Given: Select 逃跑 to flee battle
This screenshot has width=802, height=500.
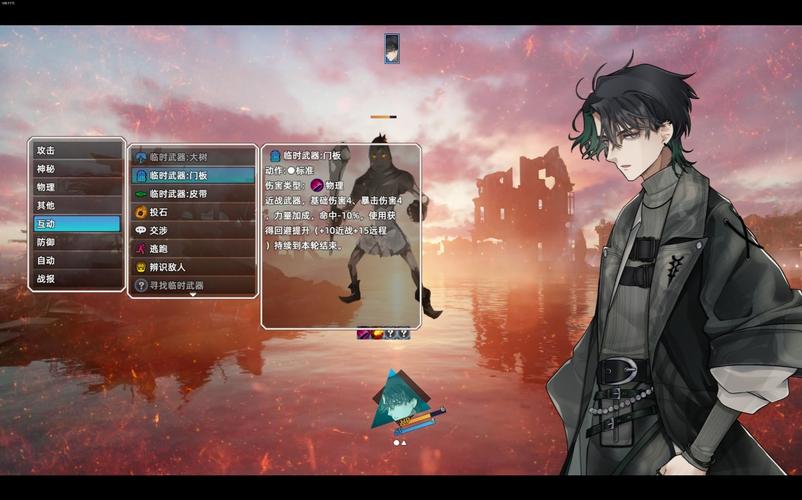Looking at the screenshot, I should click(193, 249).
